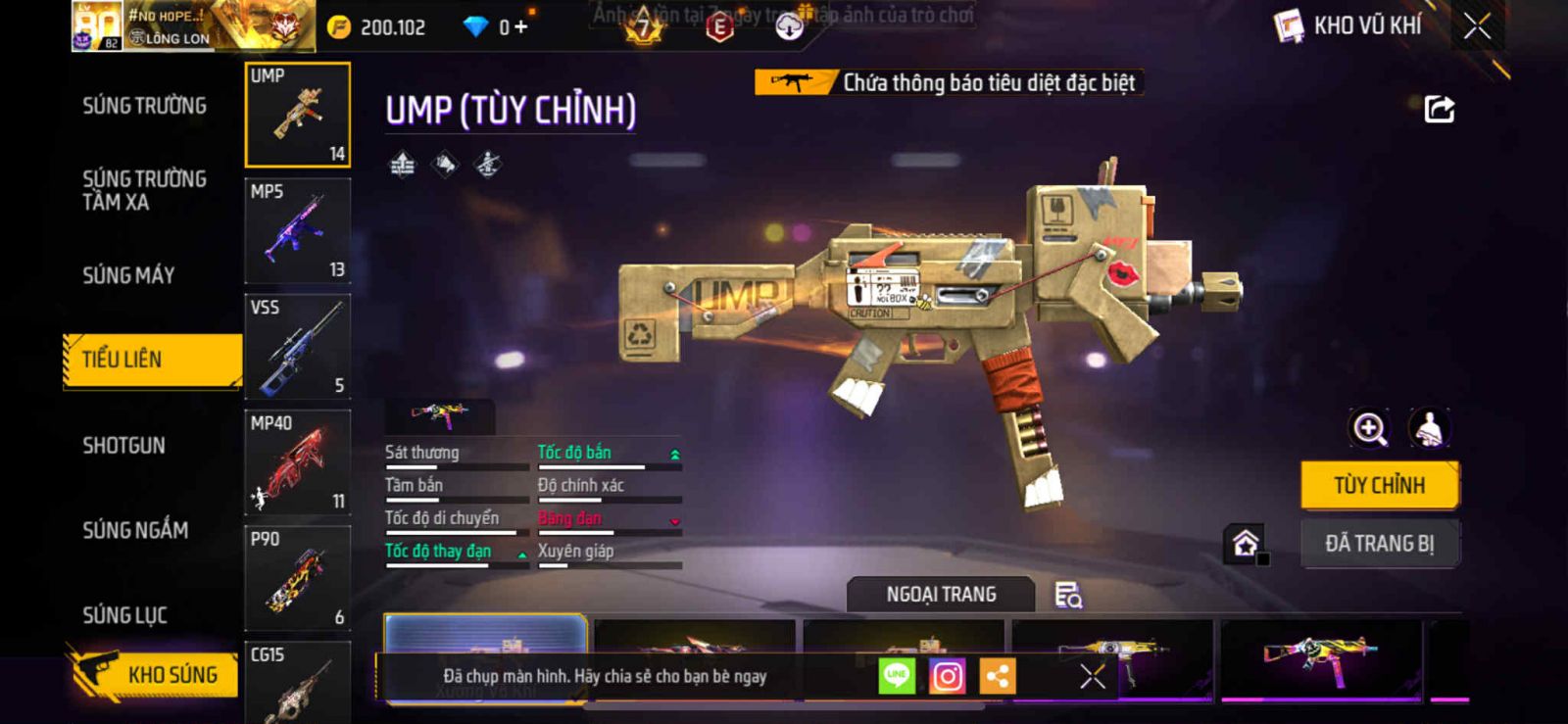Image resolution: width=1568 pixels, height=724 pixels.
Task: Select the SÚNG MÁY category
Action: [x=128, y=275]
